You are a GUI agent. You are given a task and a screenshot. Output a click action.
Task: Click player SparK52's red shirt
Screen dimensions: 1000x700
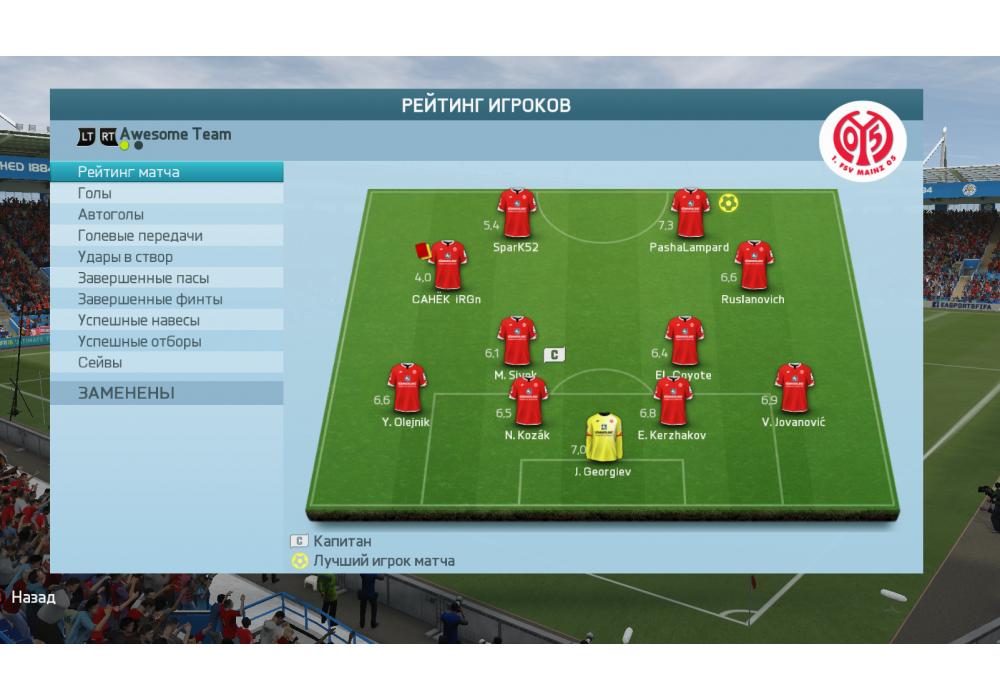pos(517,213)
